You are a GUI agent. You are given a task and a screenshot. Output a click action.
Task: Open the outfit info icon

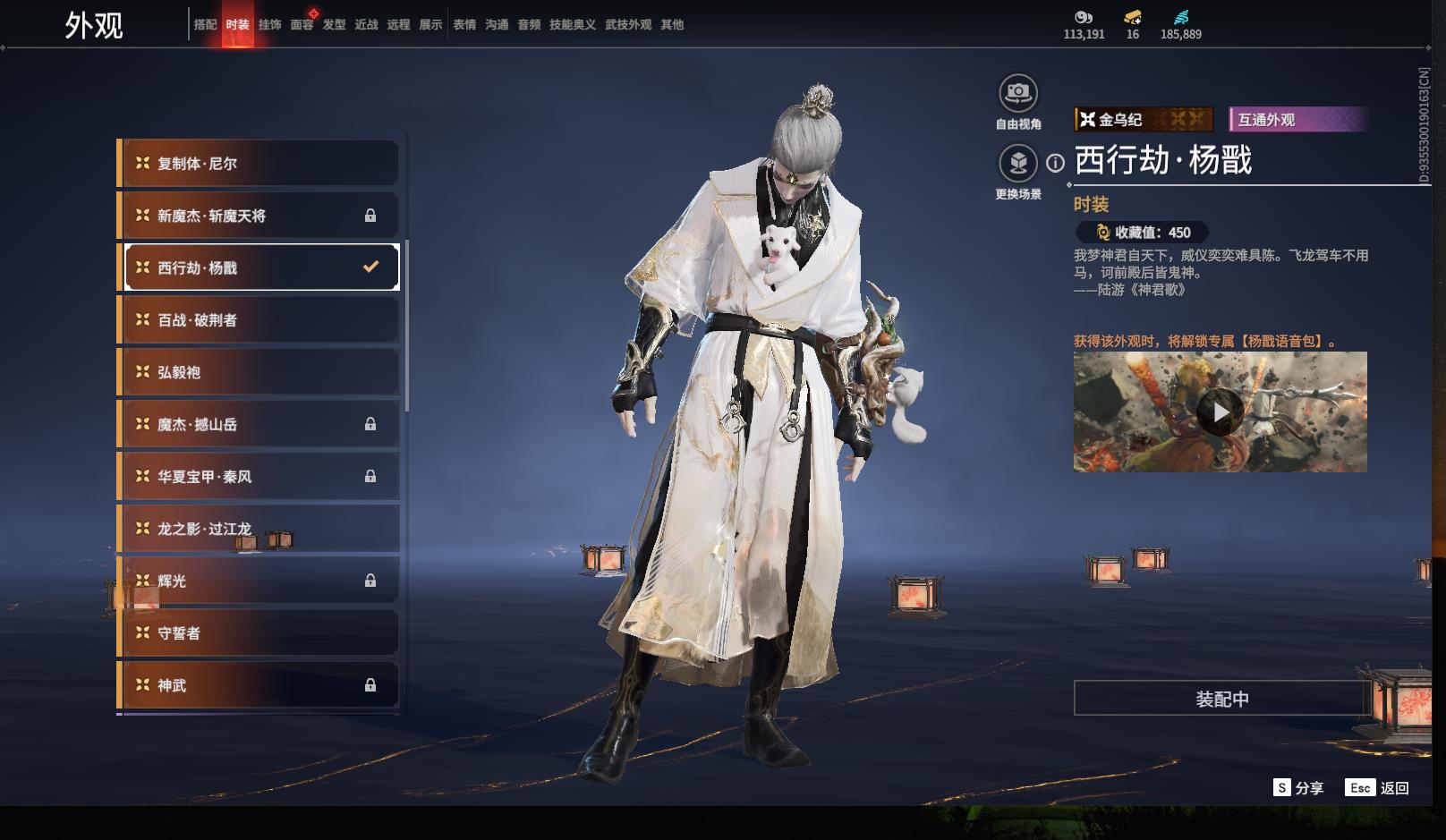[x=1056, y=163]
